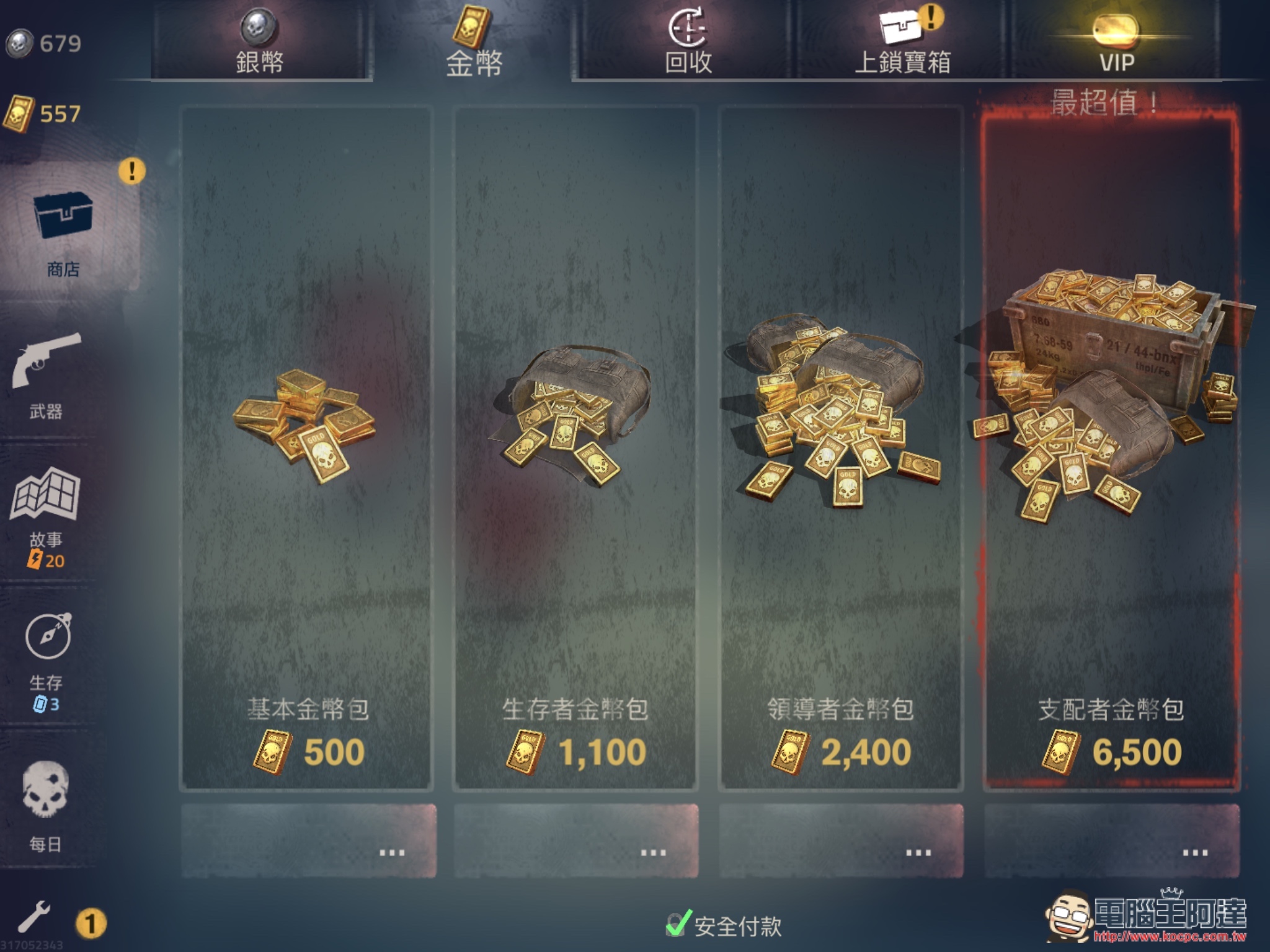Image resolution: width=1270 pixels, height=952 pixels.
Task: Click the buy button under 基本金幣包
Action: pos(308,840)
